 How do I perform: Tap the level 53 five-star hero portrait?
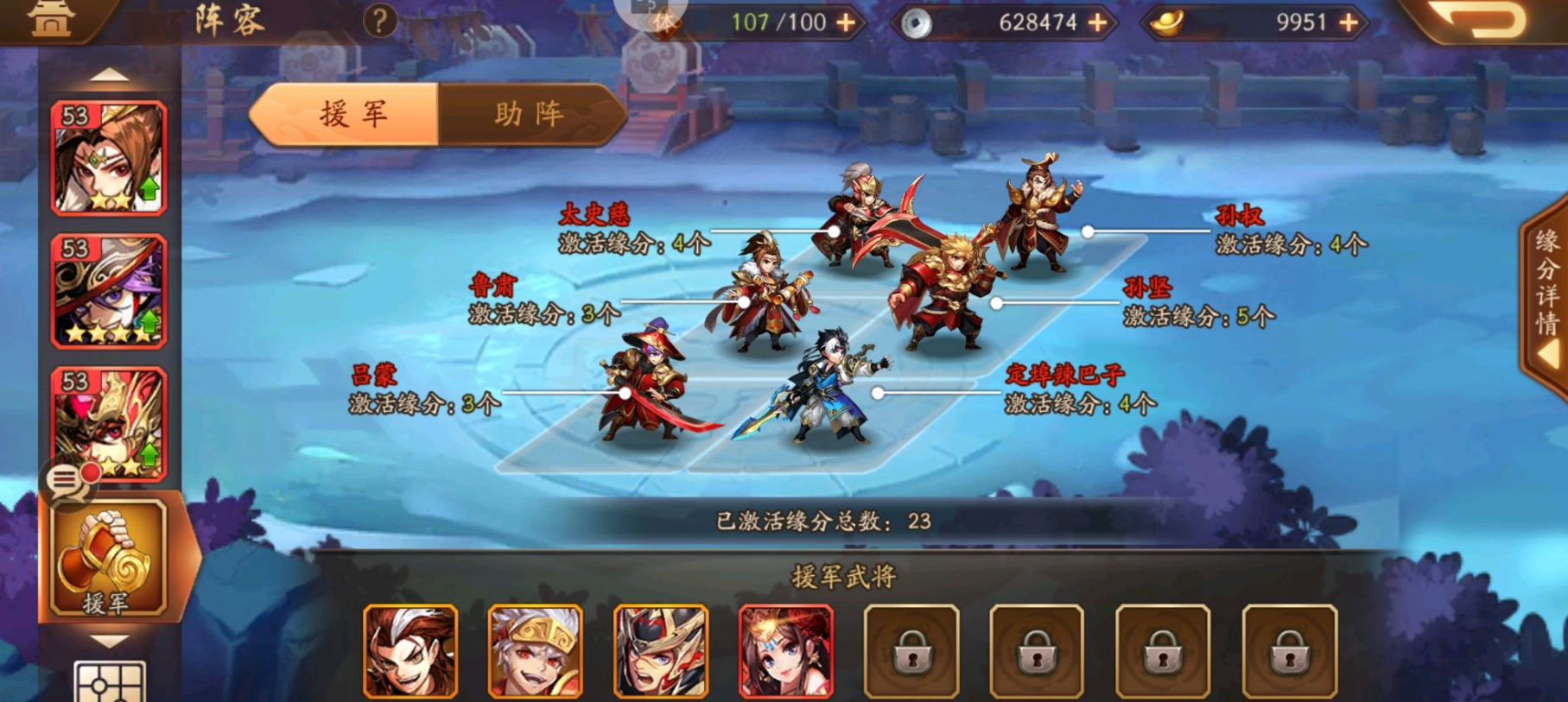pos(110,285)
